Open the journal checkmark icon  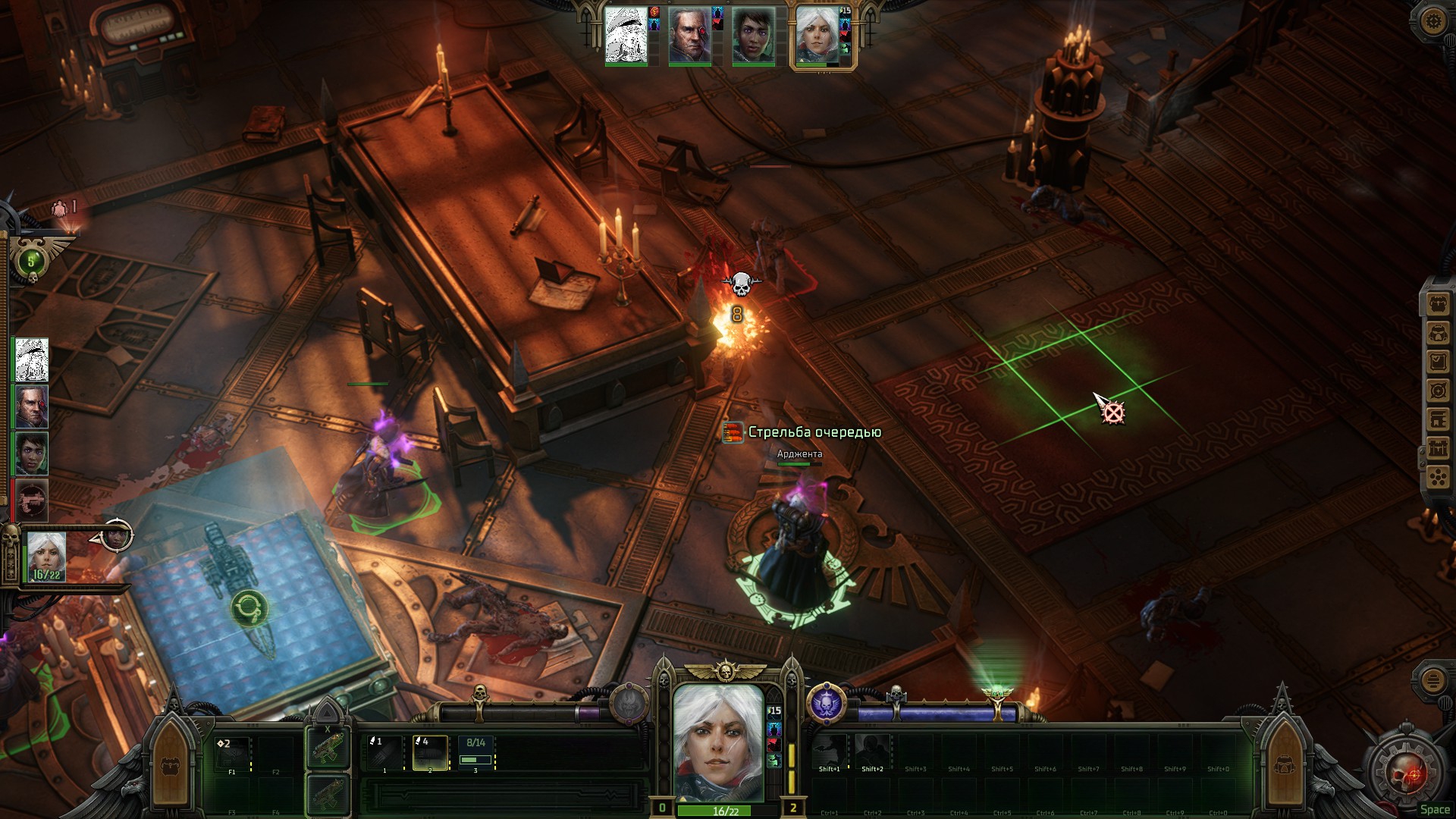(1438, 362)
